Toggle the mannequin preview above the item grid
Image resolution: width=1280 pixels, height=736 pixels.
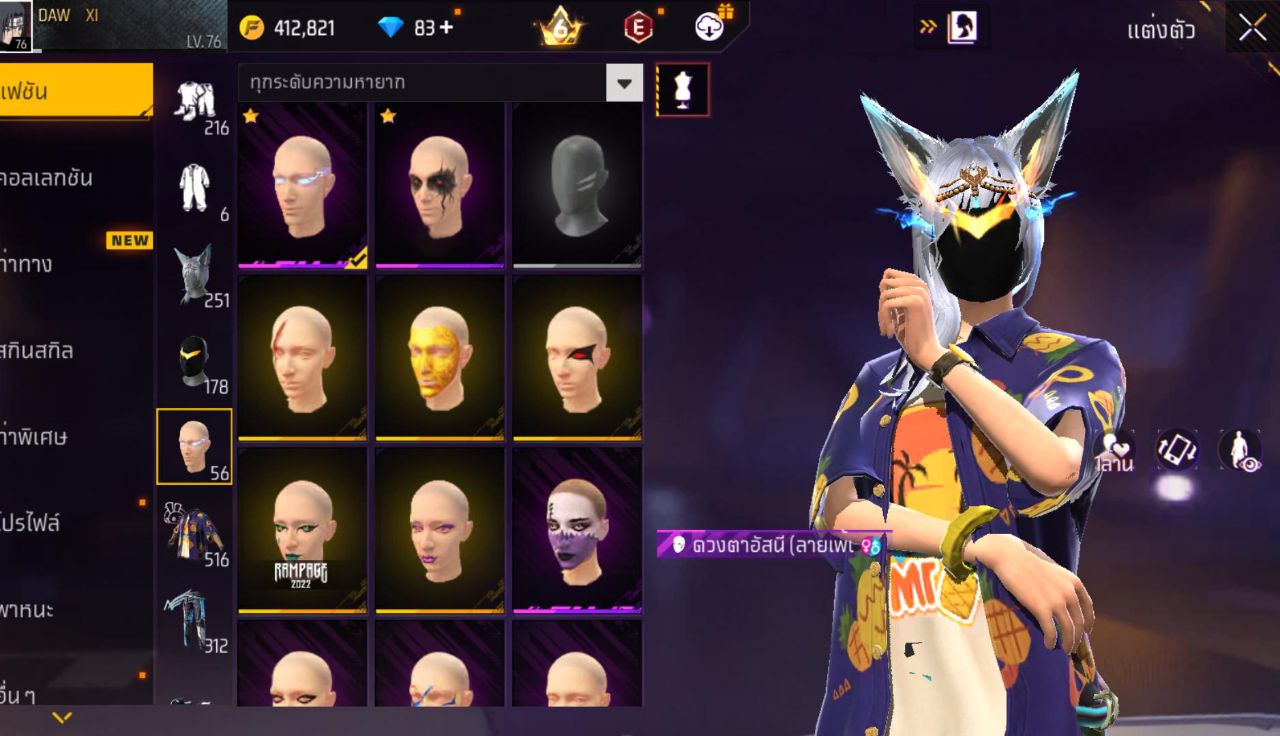click(683, 89)
